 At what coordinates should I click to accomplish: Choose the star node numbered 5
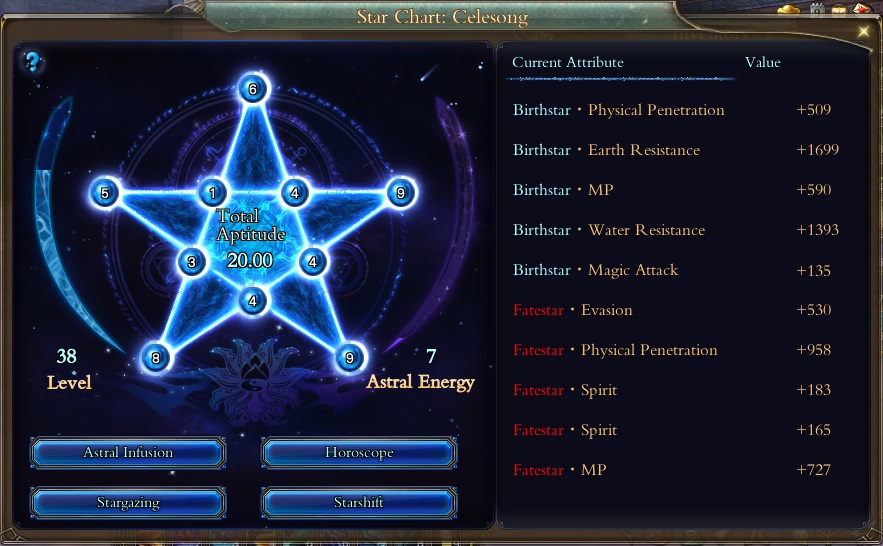click(104, 193)
